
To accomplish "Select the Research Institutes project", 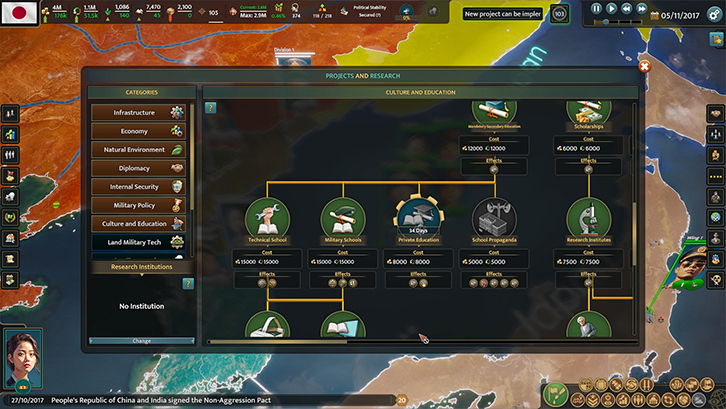I will [x=589, y=219].
